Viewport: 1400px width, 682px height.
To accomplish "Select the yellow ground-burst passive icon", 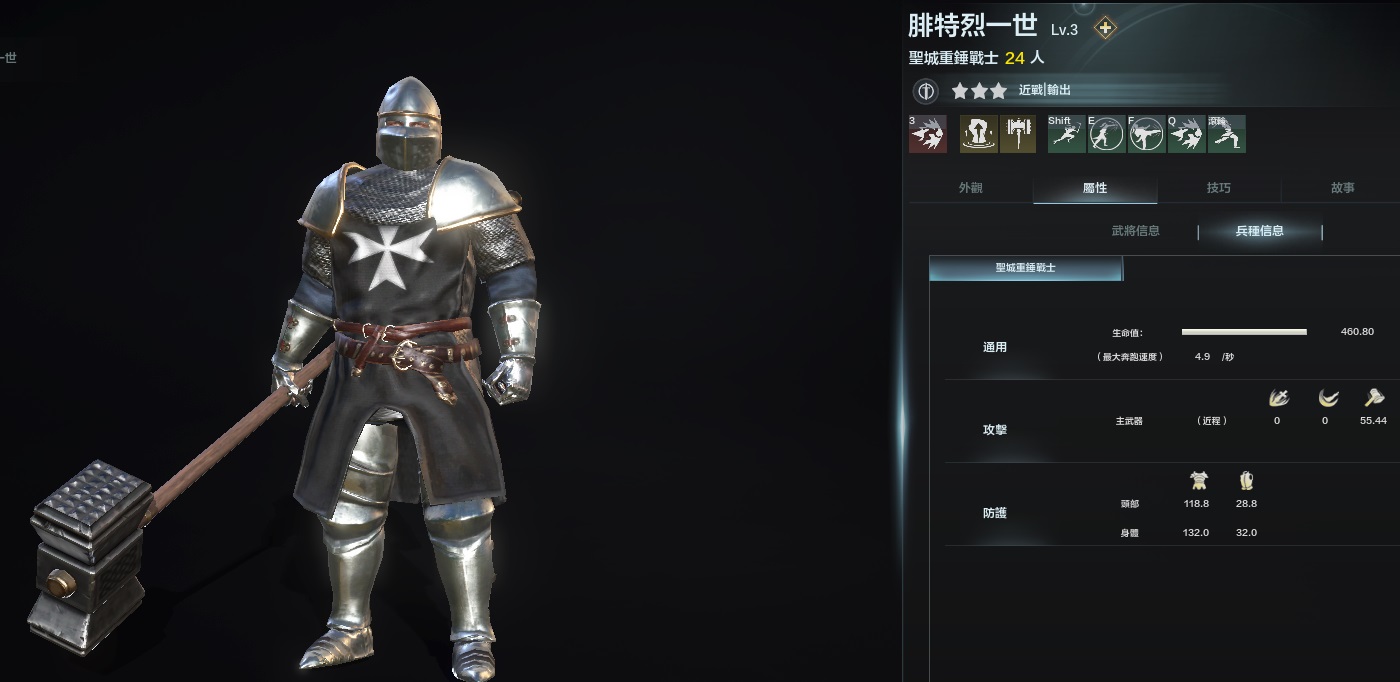I will 977,134.
